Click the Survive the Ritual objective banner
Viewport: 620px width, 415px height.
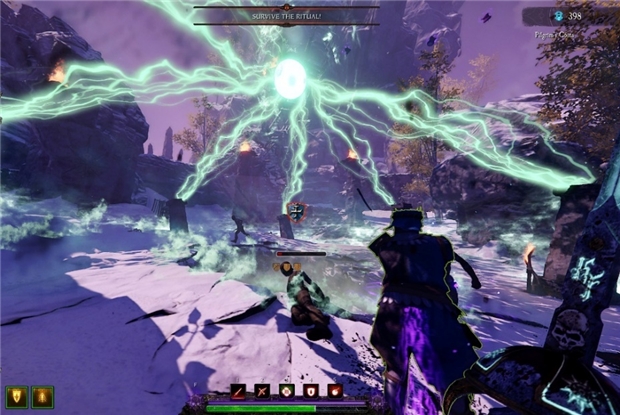click(x=286, y=16)
